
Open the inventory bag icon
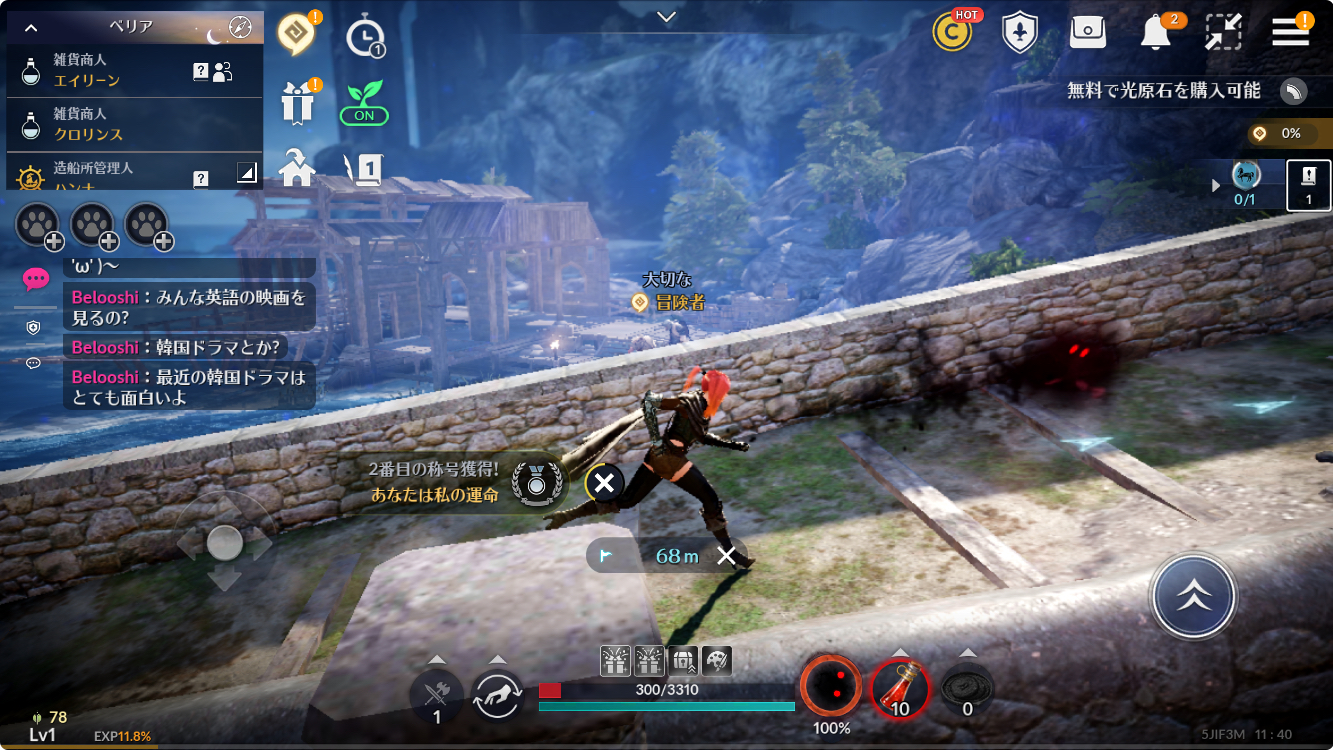1087,32
